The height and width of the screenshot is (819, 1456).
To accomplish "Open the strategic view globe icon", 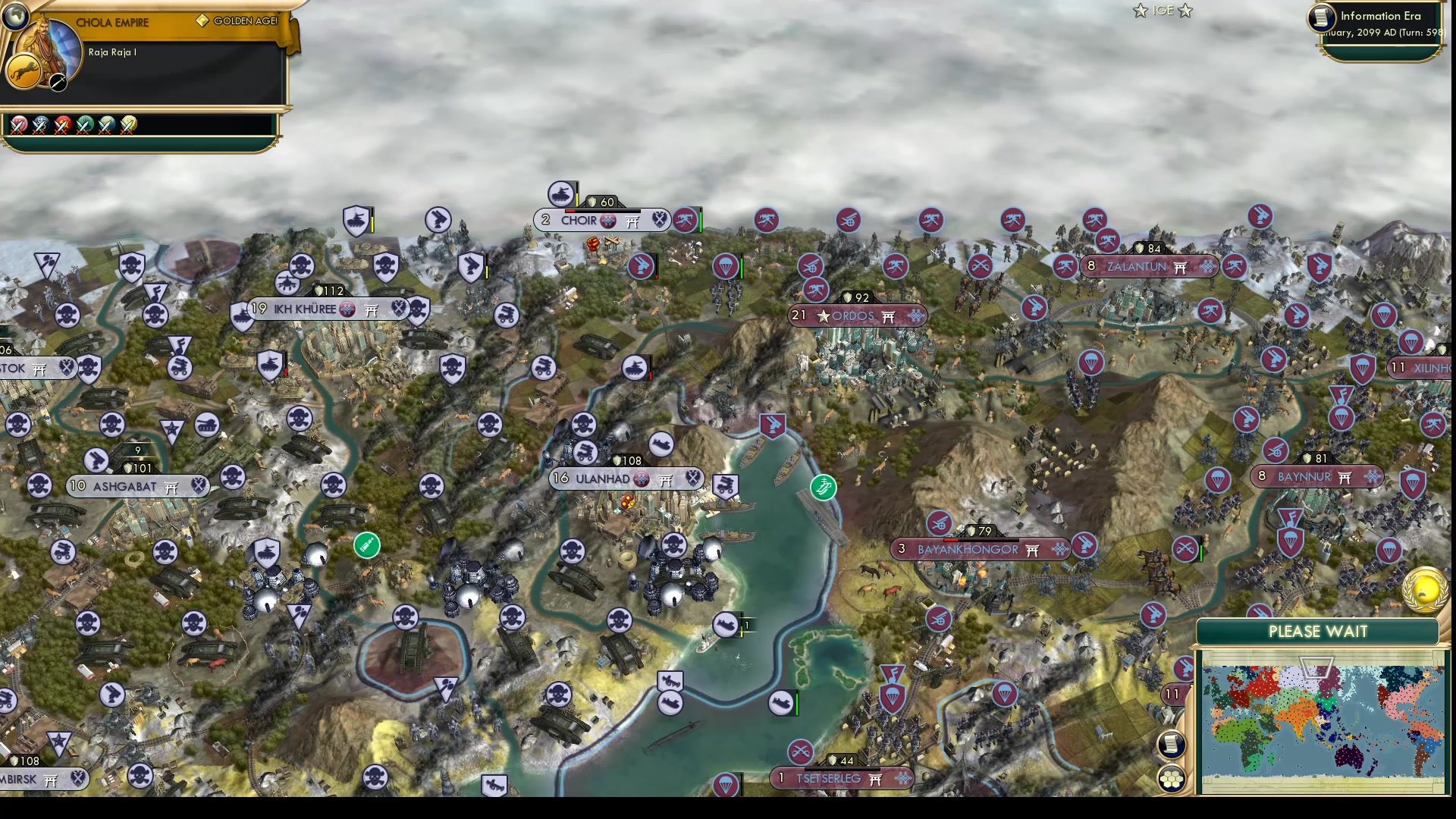I will (x=15, y=17).
